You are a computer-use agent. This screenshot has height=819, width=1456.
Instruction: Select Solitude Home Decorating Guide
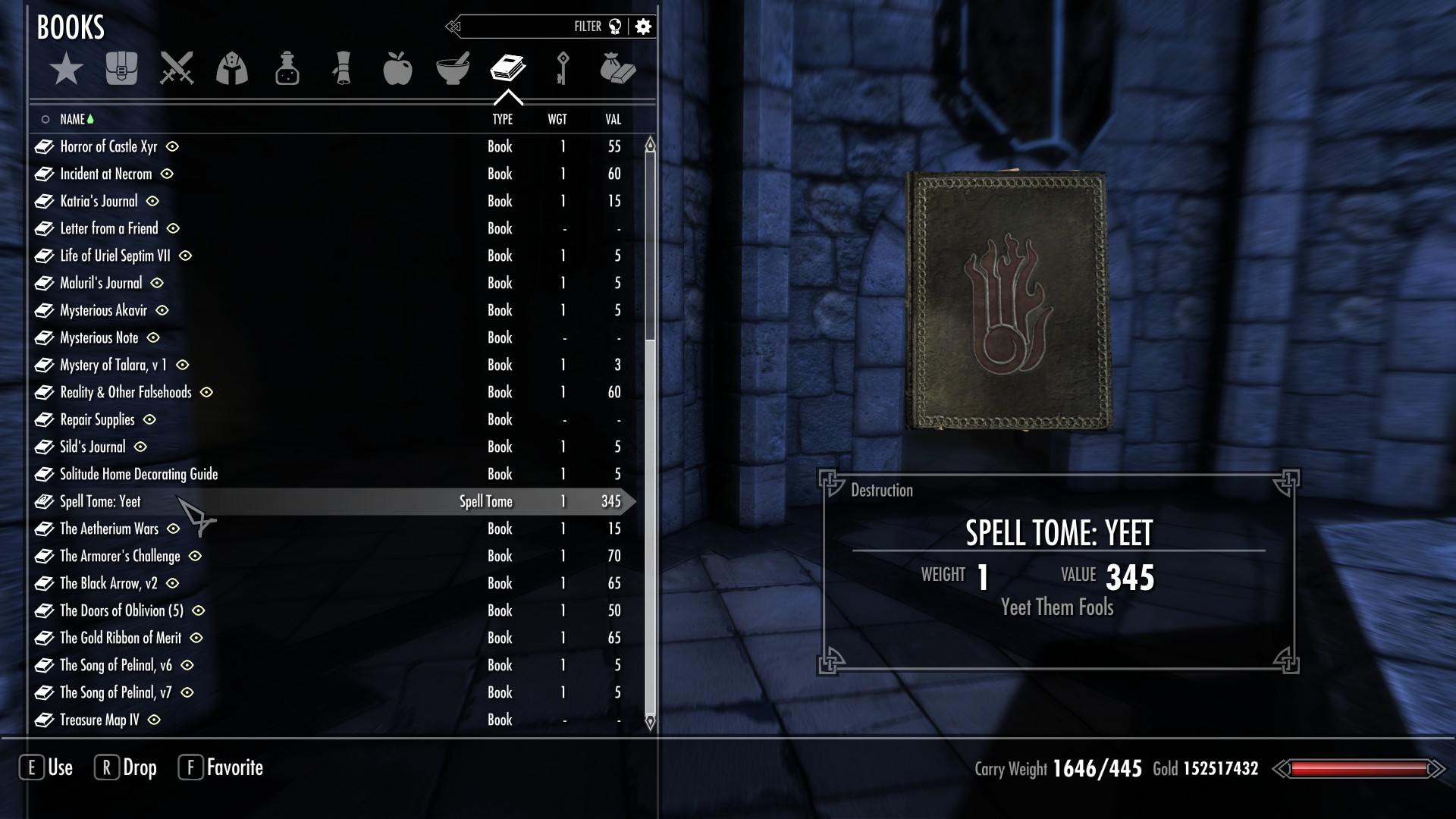(139, 474)
